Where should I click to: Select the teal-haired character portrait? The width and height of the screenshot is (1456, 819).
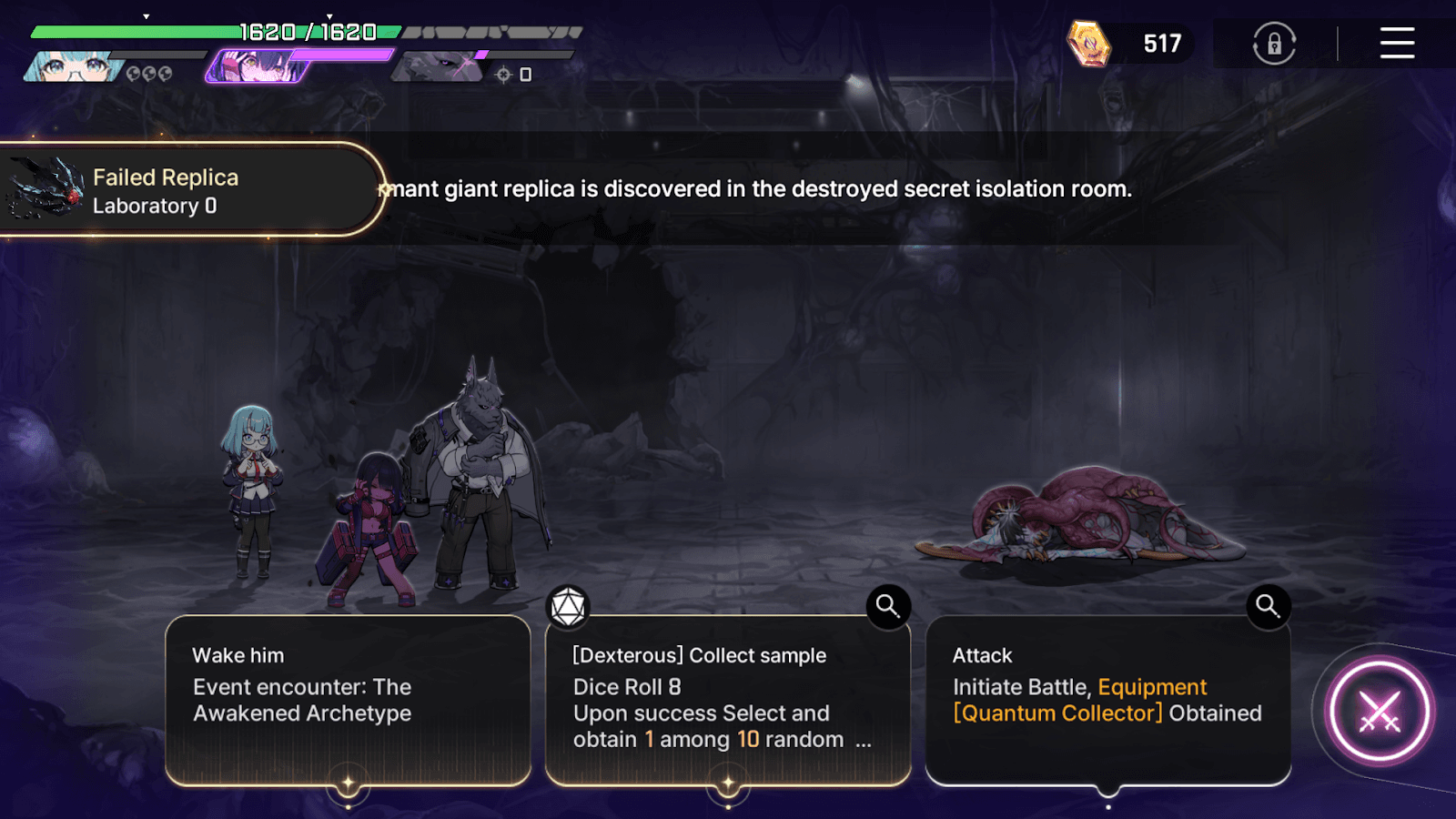click(73, 66)
